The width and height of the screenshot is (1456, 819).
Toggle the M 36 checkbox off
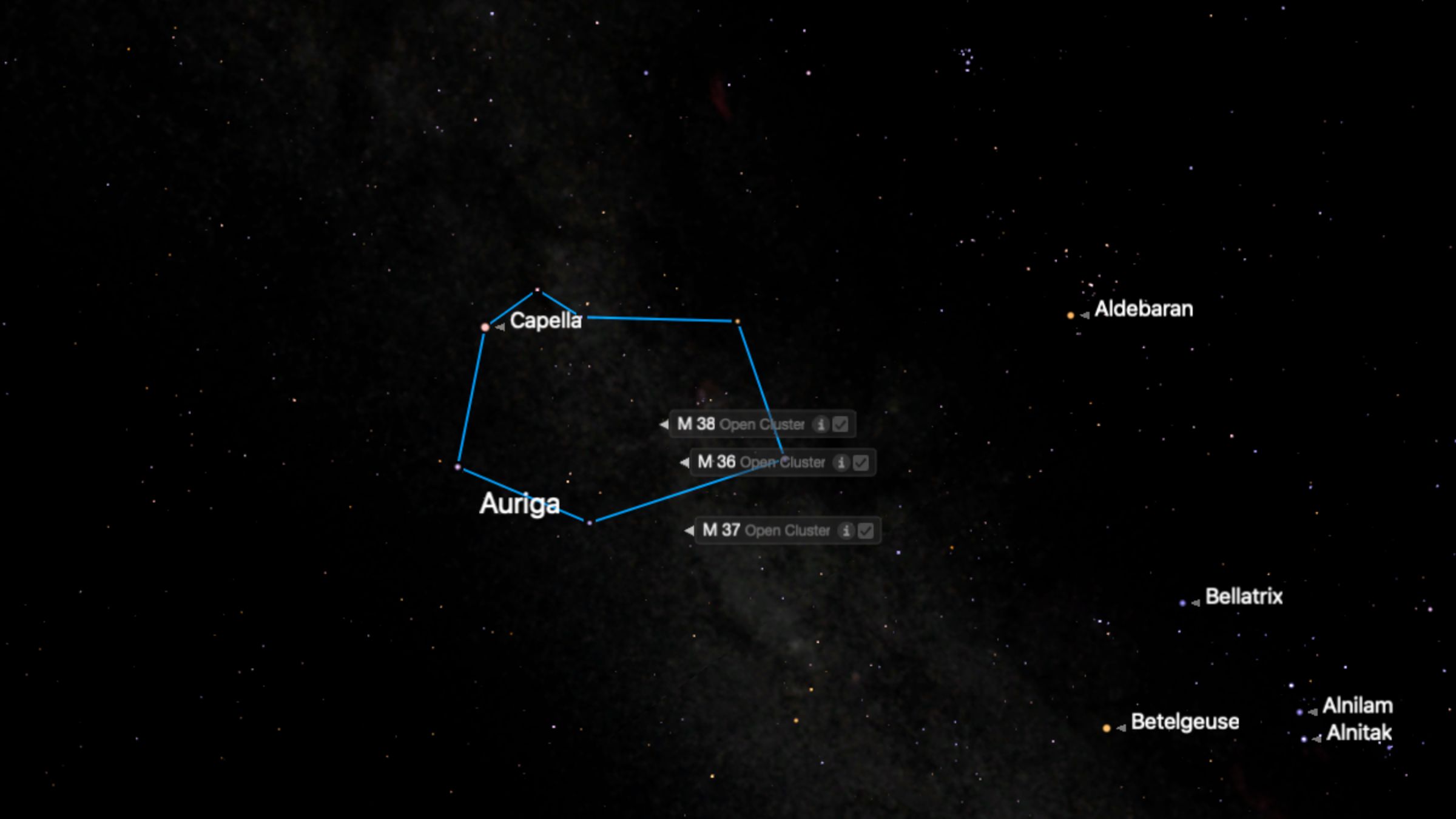click(x=861, y=463)
